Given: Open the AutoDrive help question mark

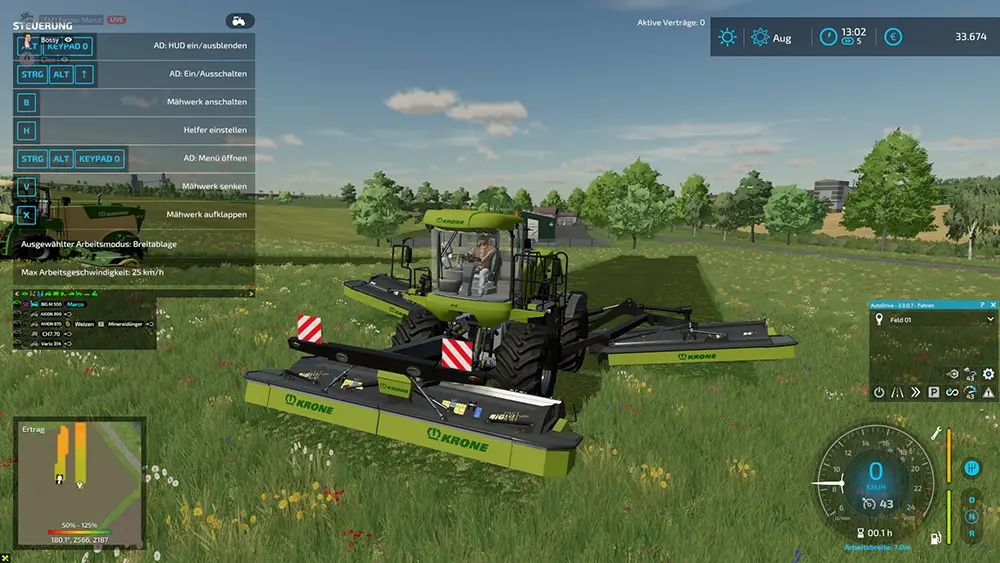Looking at the screenshot, I should (x=983, y=303).
